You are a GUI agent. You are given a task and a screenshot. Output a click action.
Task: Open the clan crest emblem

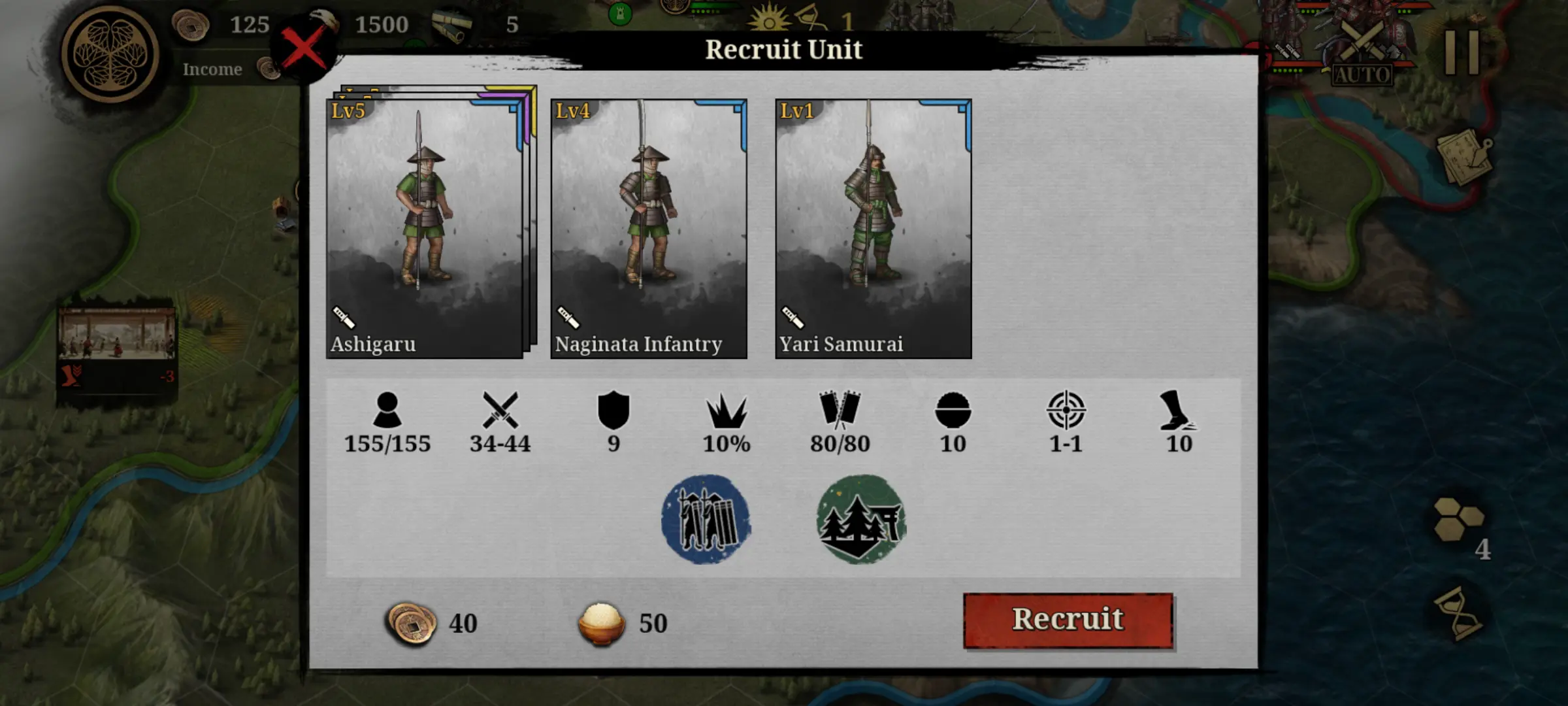click(110, 54)
